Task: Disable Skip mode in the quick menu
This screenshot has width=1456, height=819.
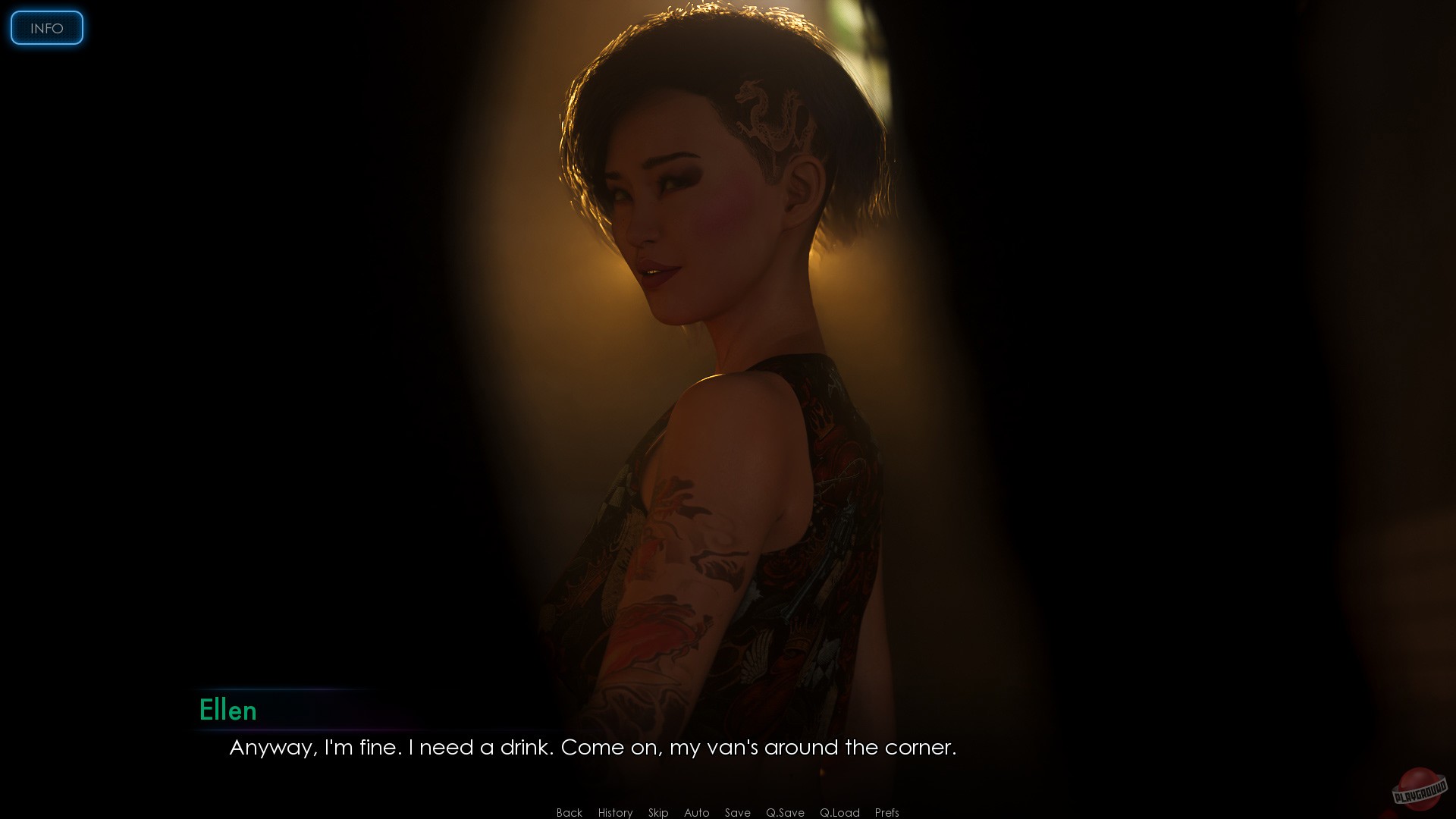Action: [658, 812]
